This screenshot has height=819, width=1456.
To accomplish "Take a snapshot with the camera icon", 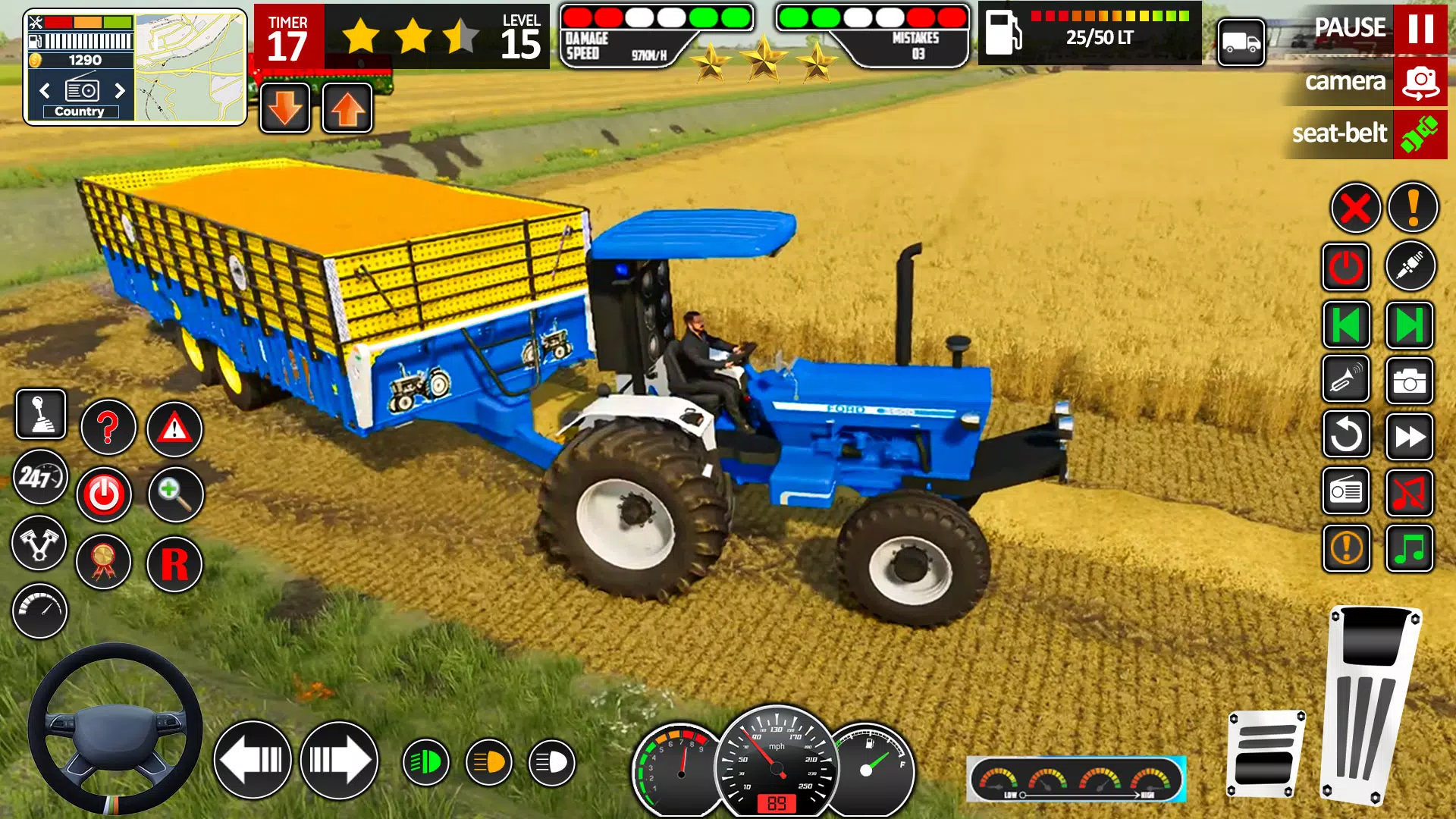I will click(x=1410, y=380).
